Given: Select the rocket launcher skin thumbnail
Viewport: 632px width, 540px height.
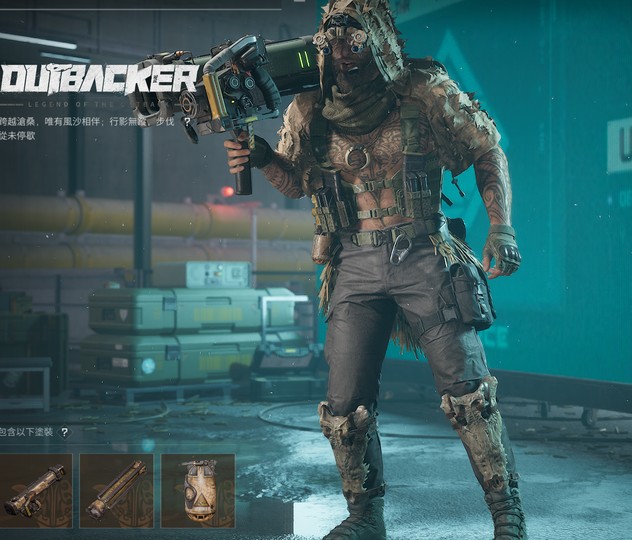Looking at the screenshot, I should click(36, 490).
